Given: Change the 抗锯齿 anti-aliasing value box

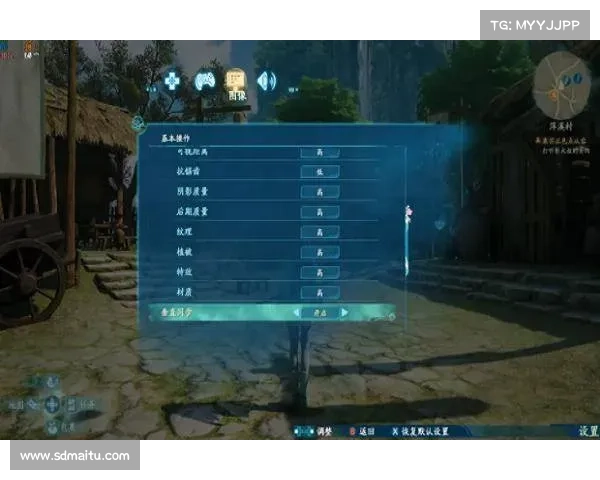Looking at the screenshot, I should click(x=320, y=171).
